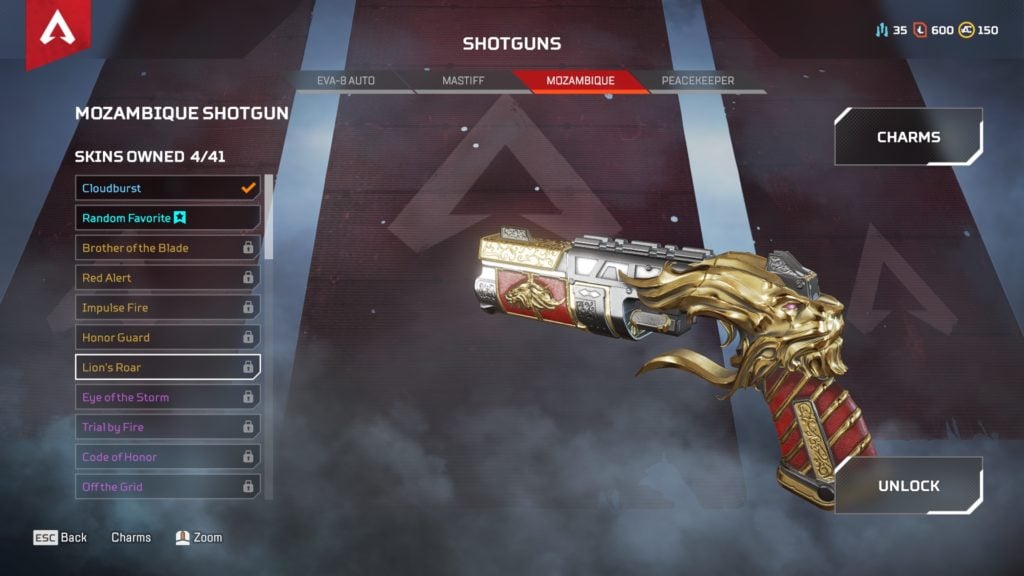The width and height of the screenshot is (1024, 576).
Task: Preview the Code of Honor skin
Action: pyautogui.click(x=168, y=457)
